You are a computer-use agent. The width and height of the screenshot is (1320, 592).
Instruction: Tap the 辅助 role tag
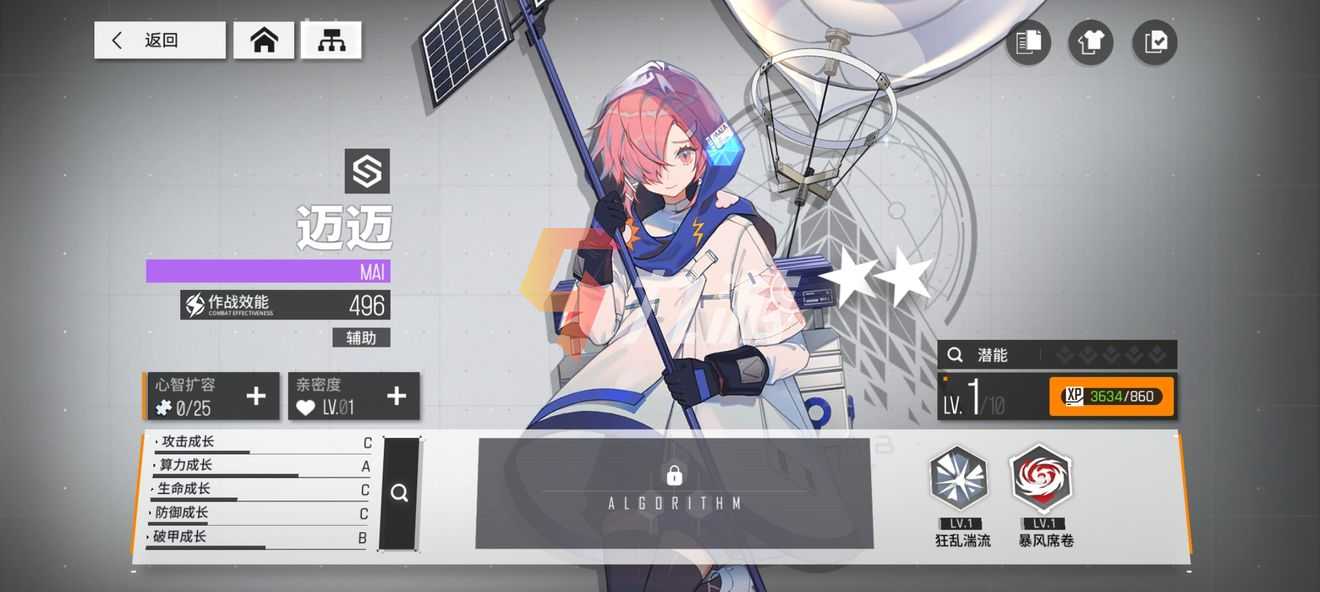(361, 338)
